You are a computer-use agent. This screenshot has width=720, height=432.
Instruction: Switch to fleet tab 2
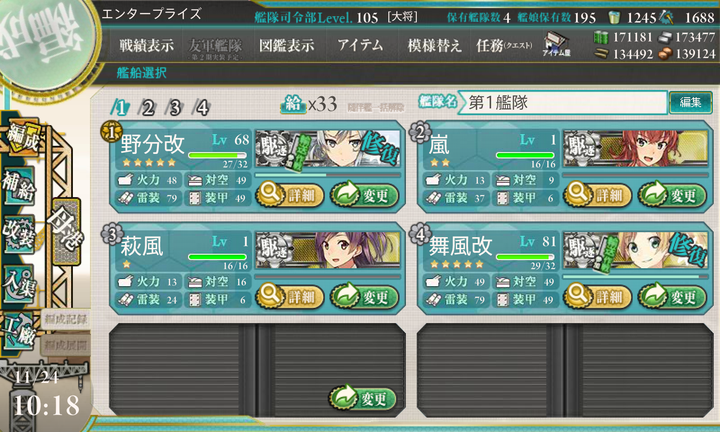pyautogui.click(x=148, y=108)
